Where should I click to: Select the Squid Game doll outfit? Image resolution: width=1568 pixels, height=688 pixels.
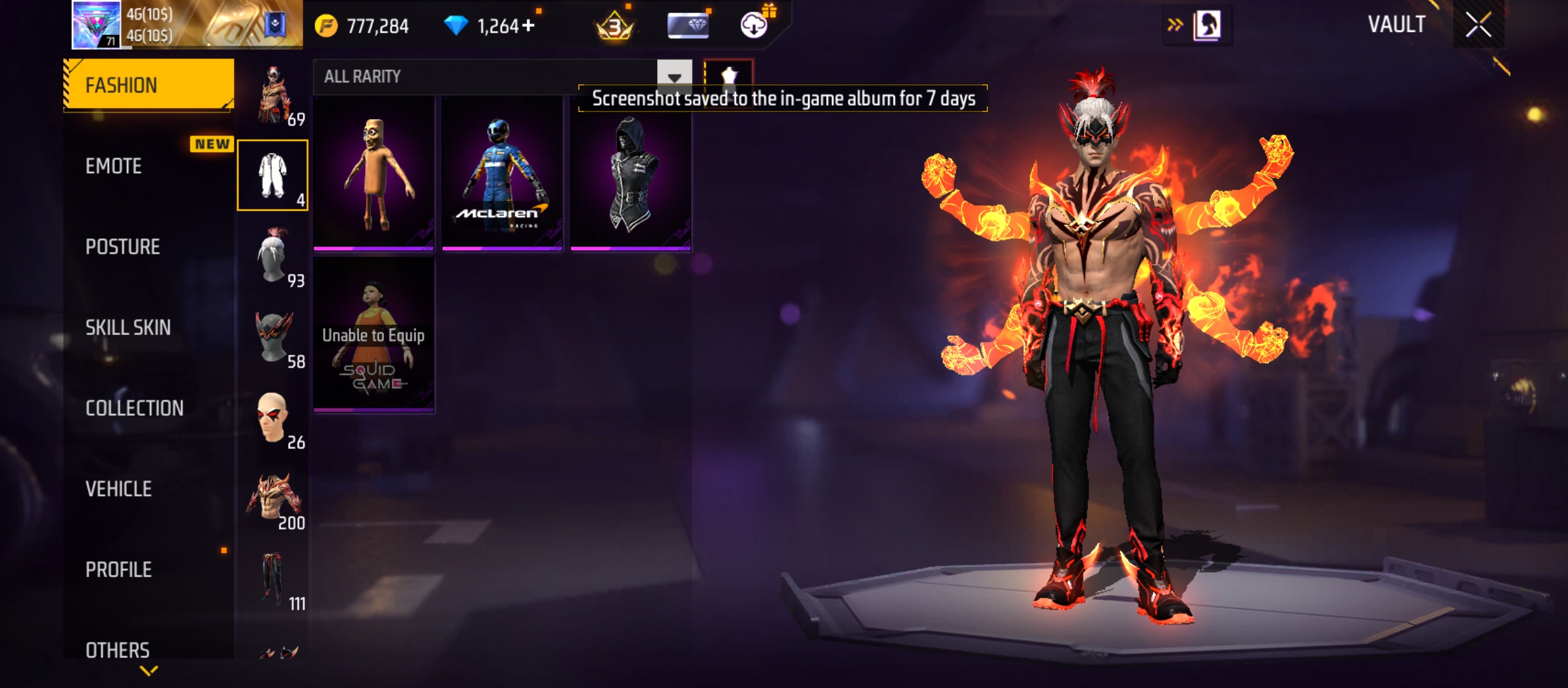[x=374, y=334]
